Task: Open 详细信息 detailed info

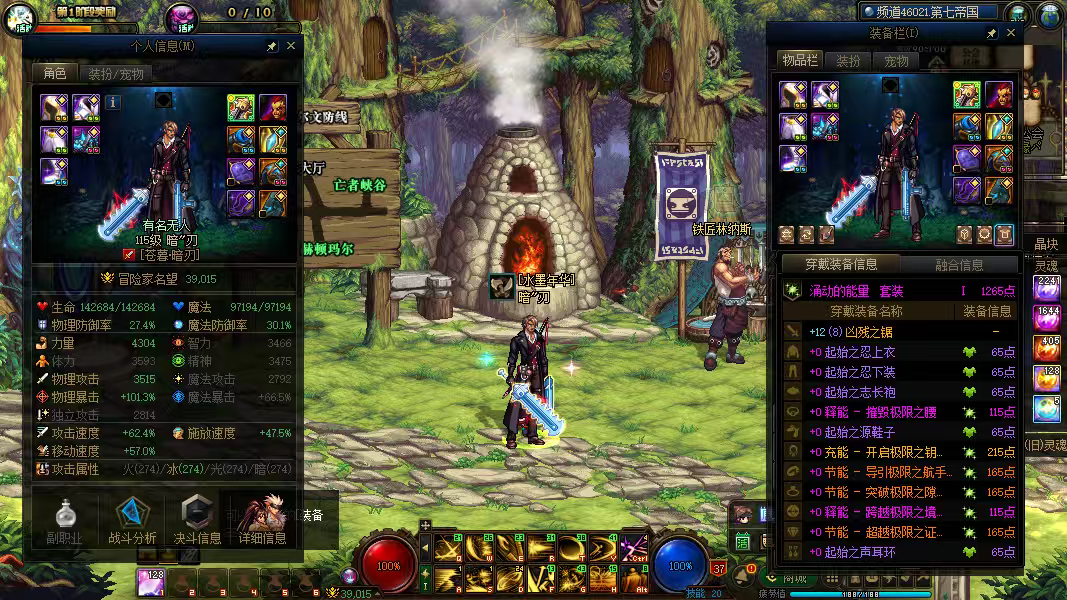Action: 262,520
